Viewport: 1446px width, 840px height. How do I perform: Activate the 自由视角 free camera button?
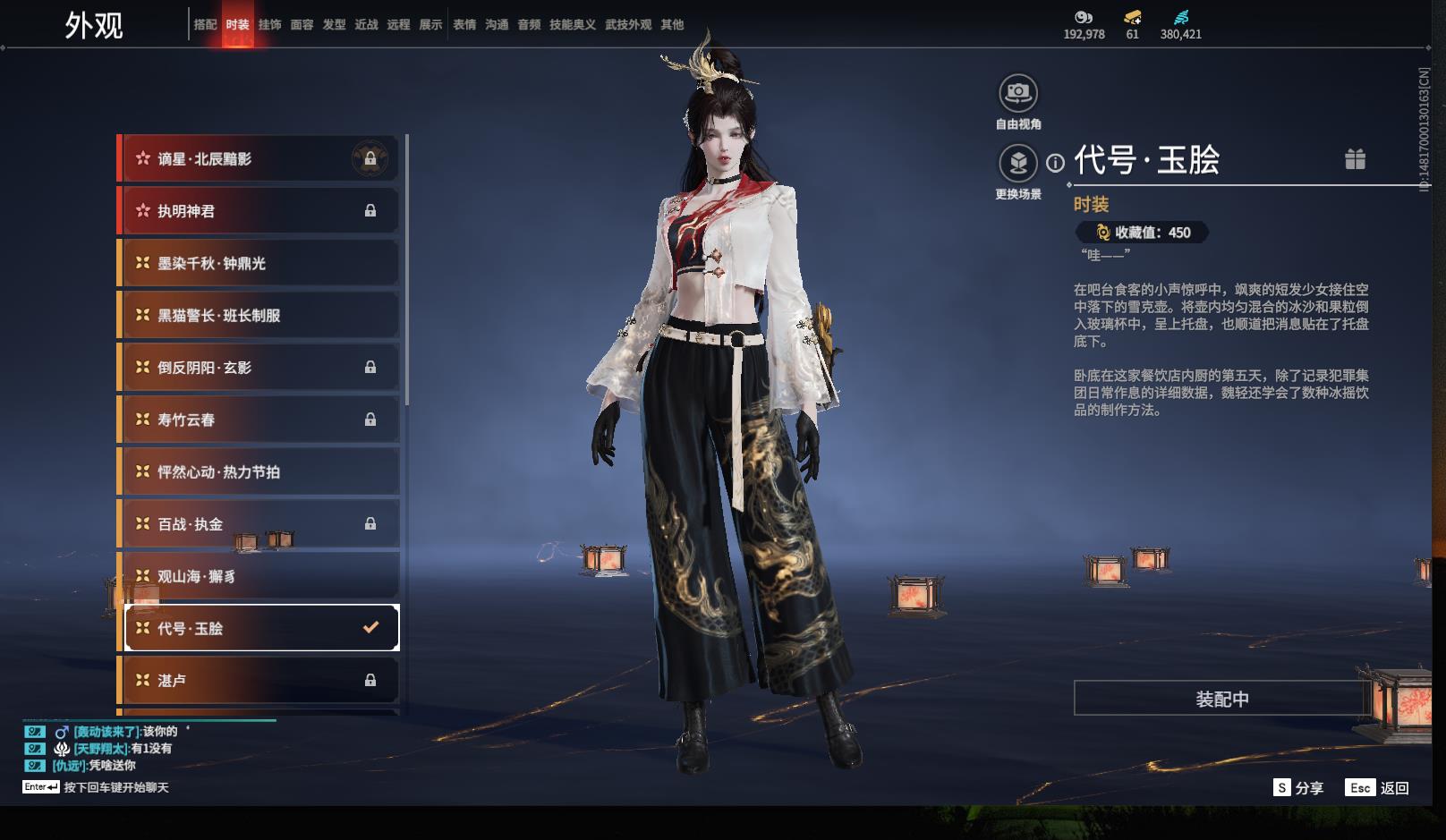pyautogui.click(x=1017, y=93)
